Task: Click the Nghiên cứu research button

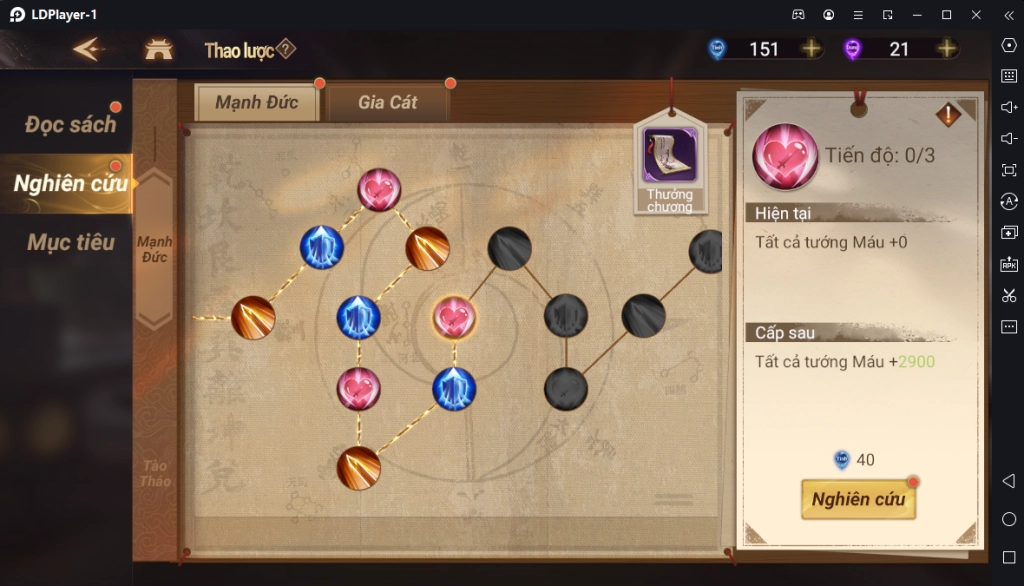Action: click(x=858, y=499)
